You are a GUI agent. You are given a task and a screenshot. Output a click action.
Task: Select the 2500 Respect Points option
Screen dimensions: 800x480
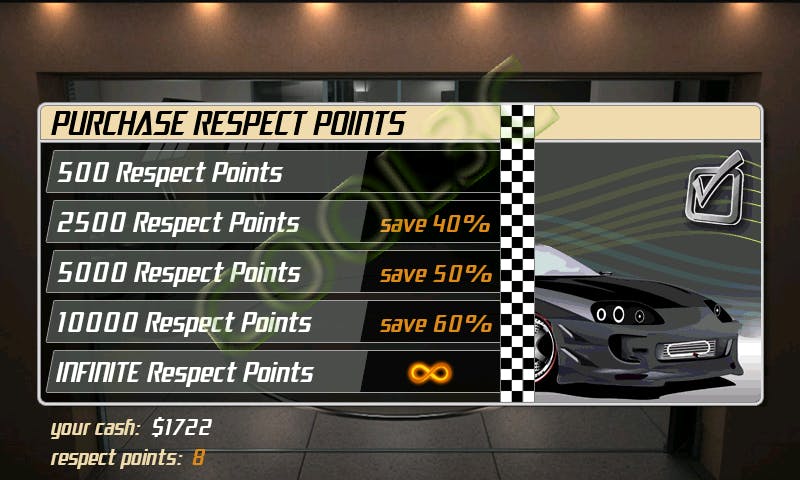(270, 222)
